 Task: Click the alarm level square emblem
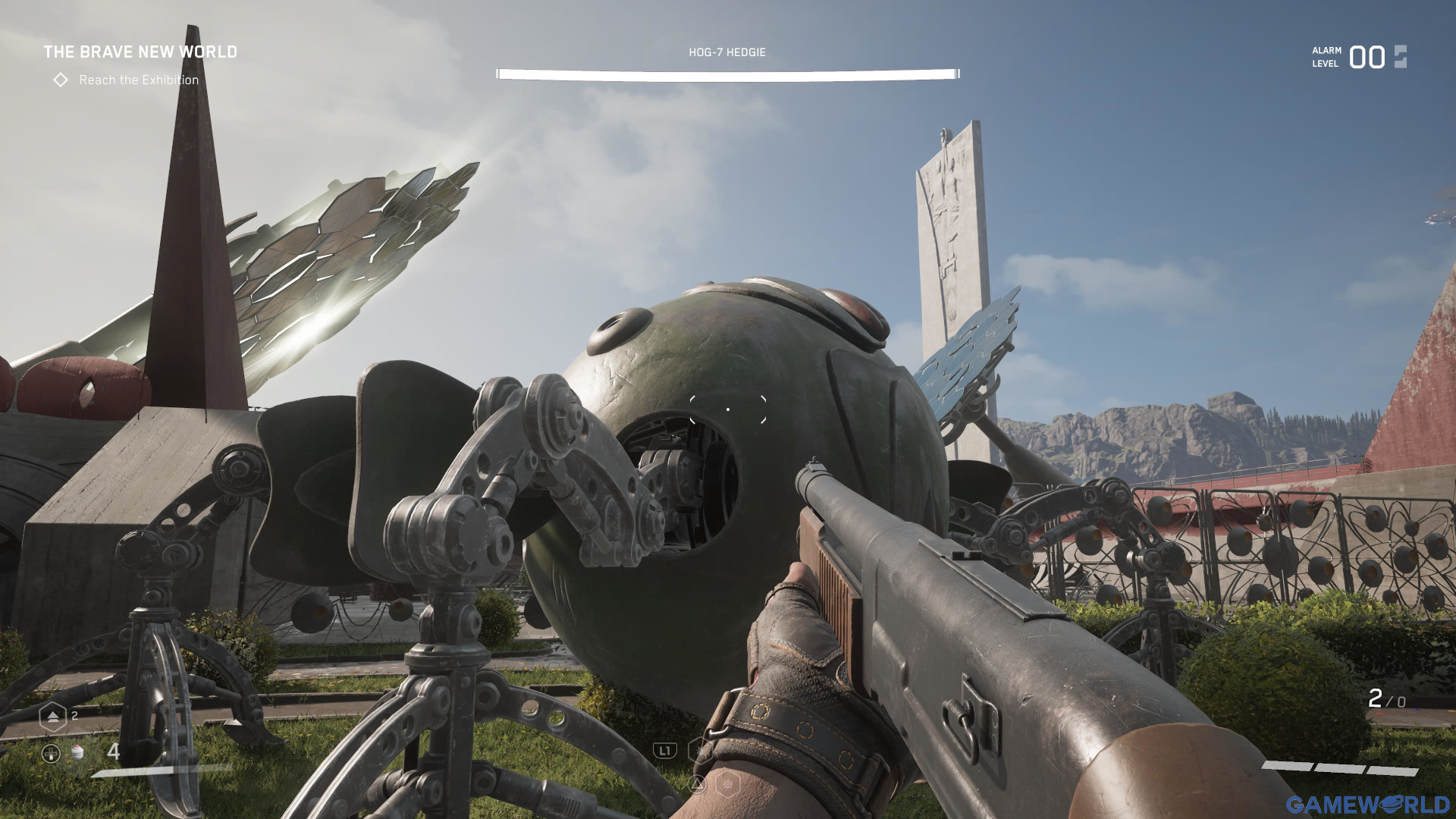tap(1400, 57)
